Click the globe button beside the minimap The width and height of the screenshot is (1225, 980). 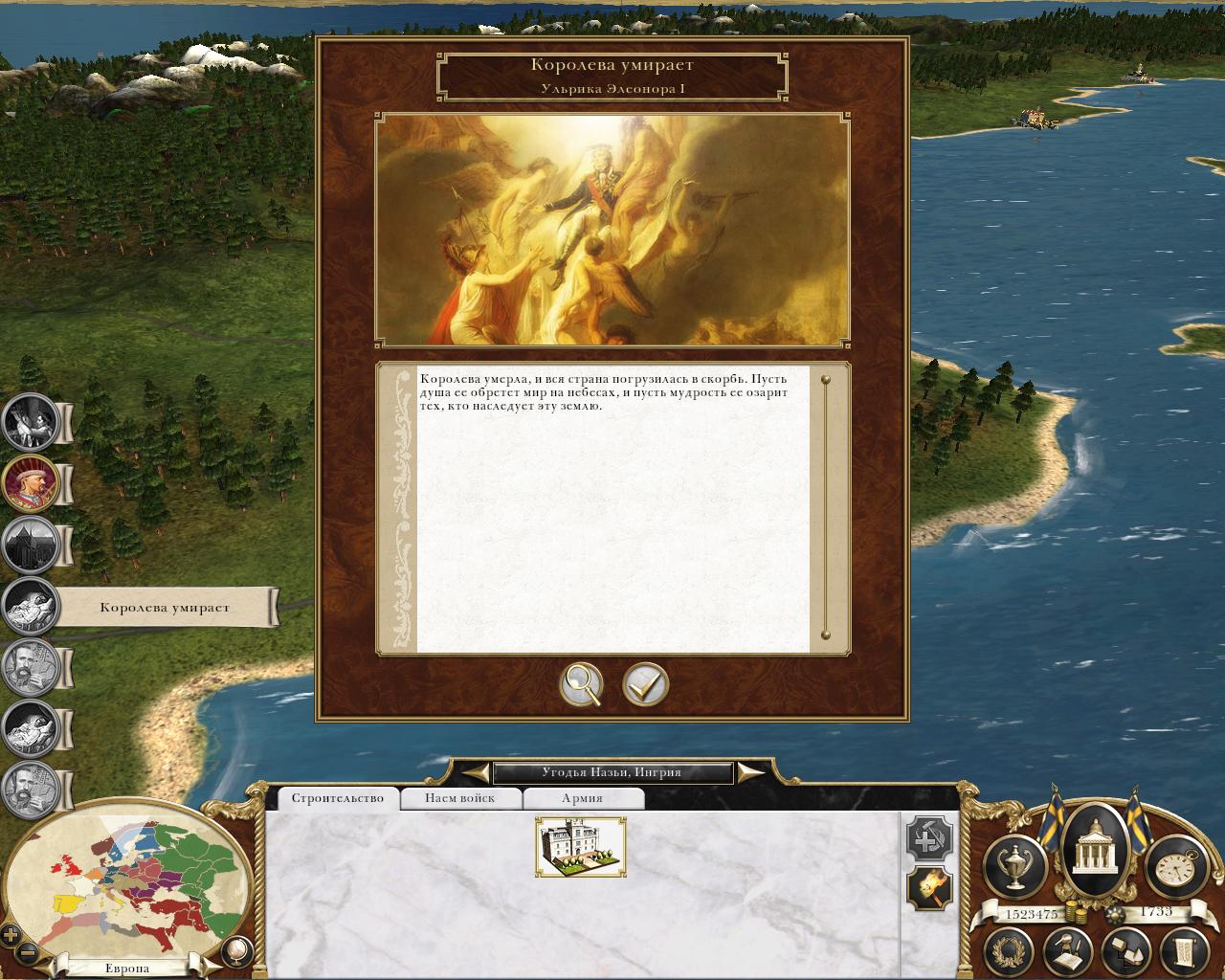click(234, 949)
